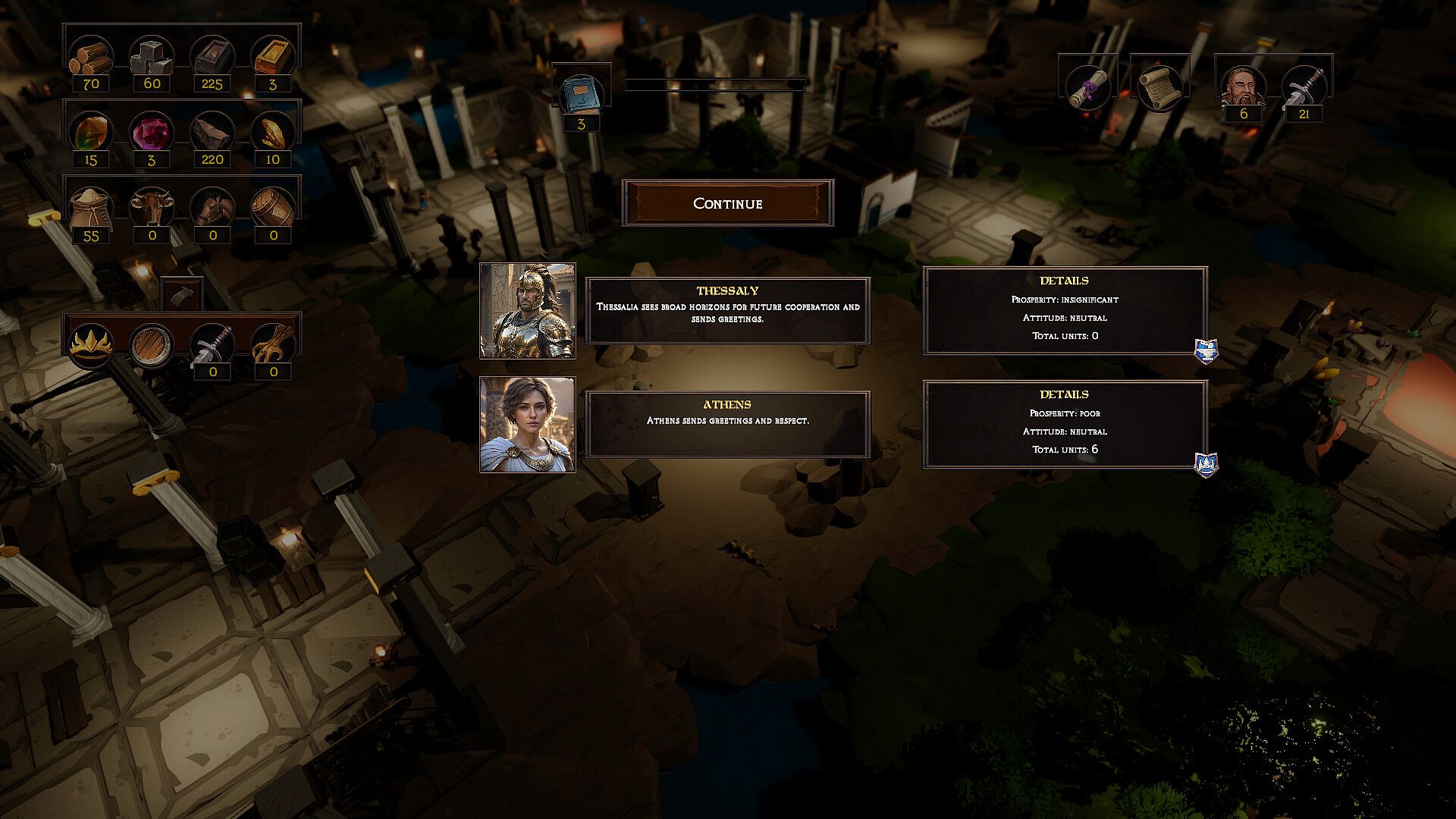Click the Thessaly faction shield badge
Viewport: 1456px width, 819px height.
[1206, 351]
